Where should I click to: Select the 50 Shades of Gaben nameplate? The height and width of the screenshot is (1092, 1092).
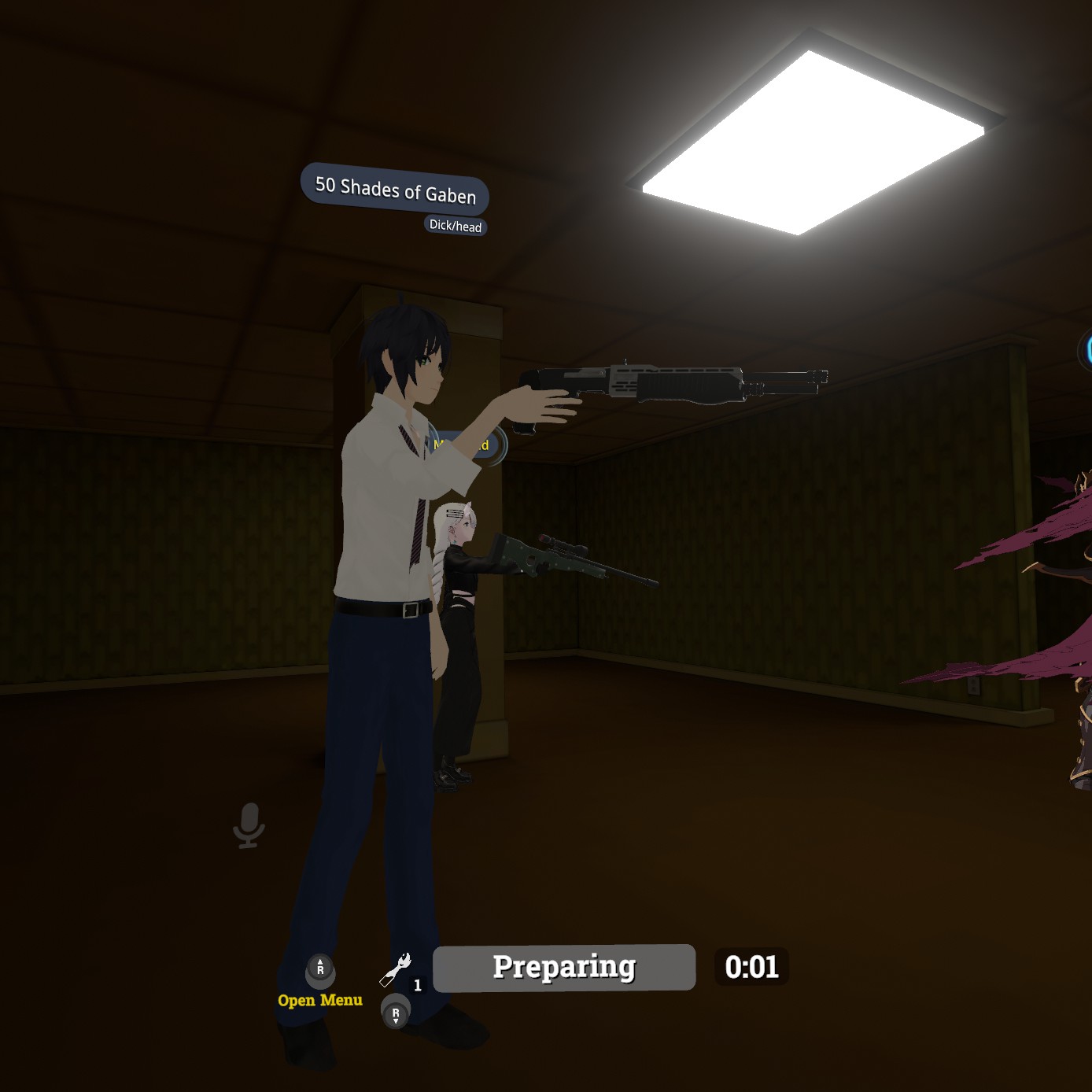click(x=395, y=190)
